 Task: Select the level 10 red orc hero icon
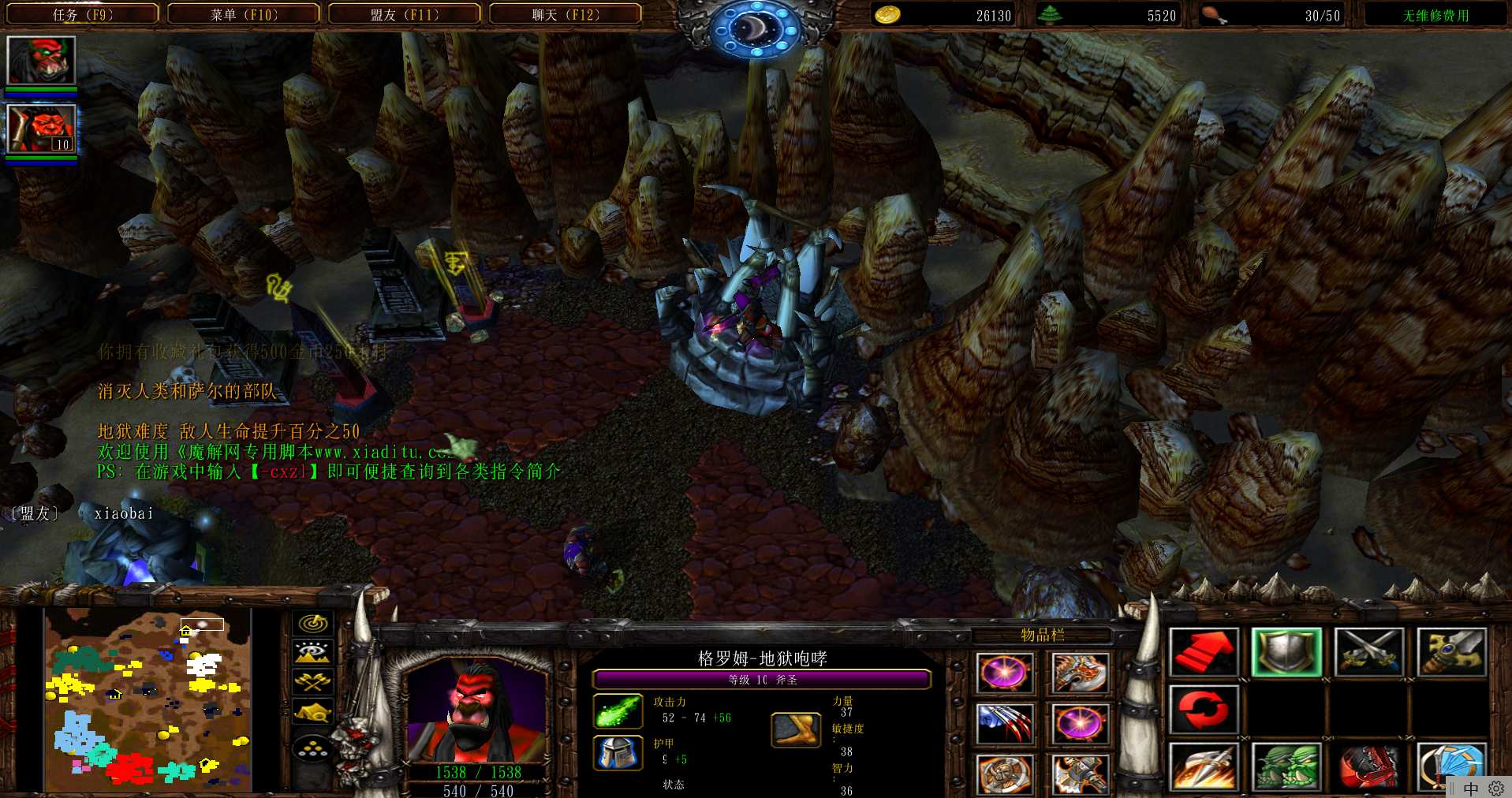(41, 128)
